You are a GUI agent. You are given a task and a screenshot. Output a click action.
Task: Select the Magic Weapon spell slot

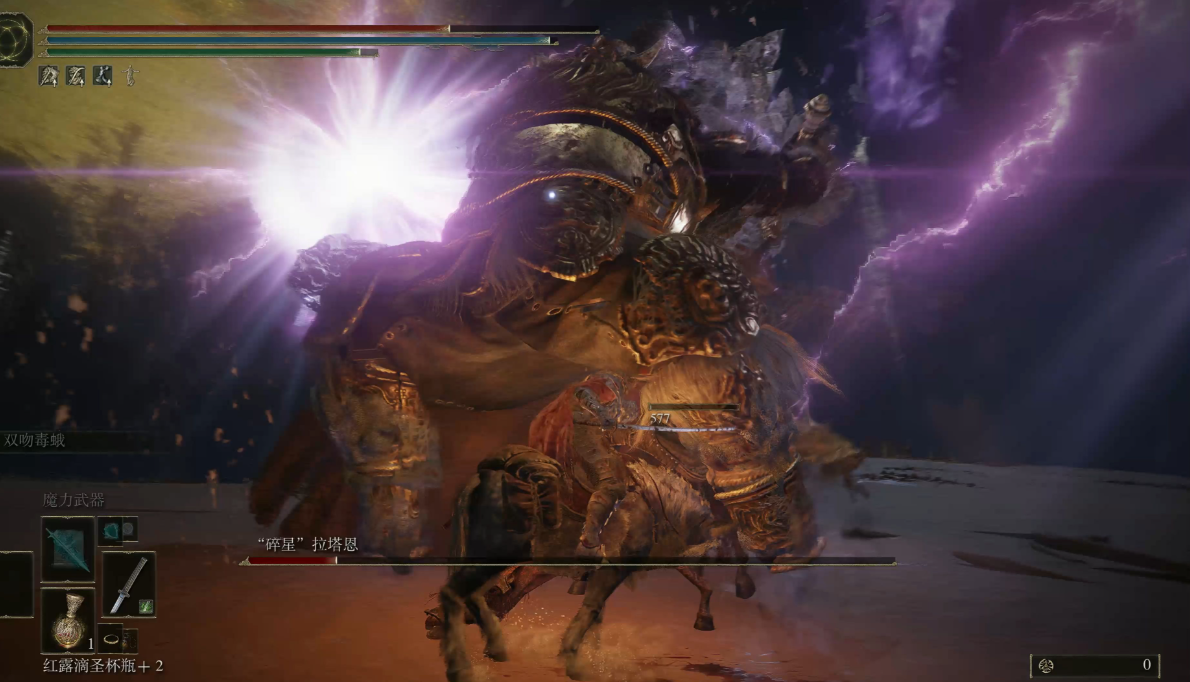coord(68,548)
